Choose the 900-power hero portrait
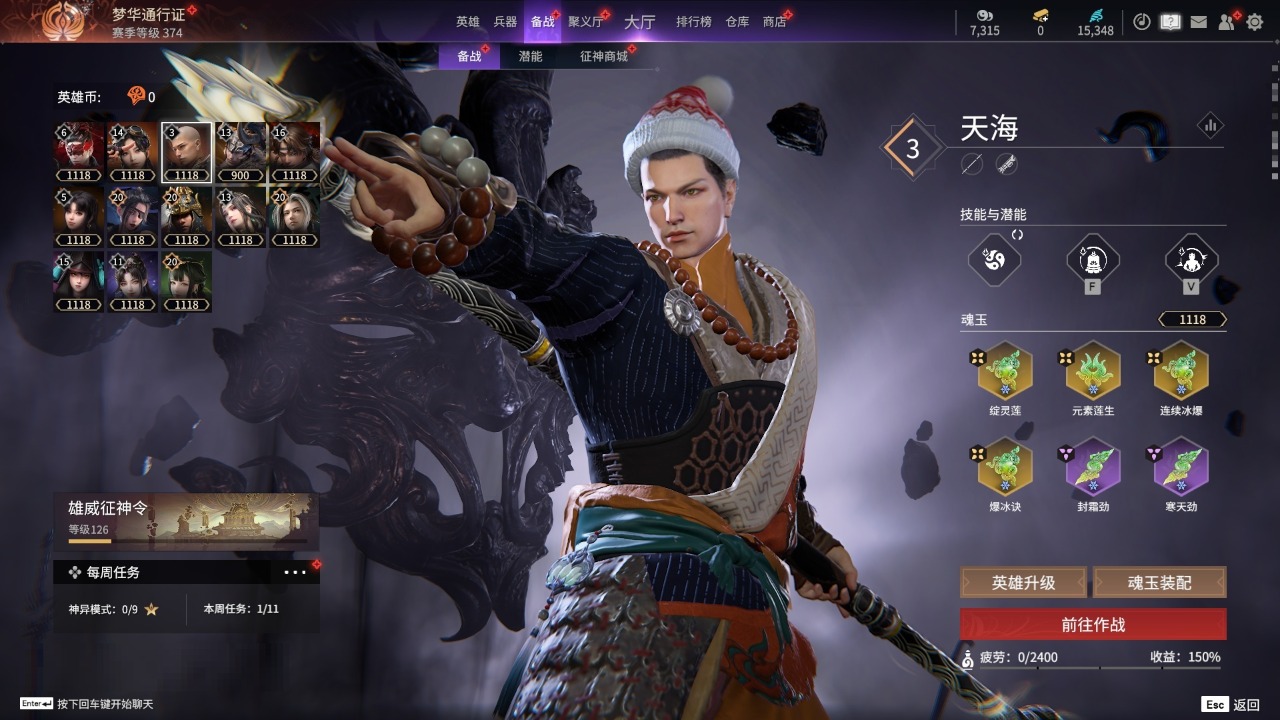 point(240,153)
